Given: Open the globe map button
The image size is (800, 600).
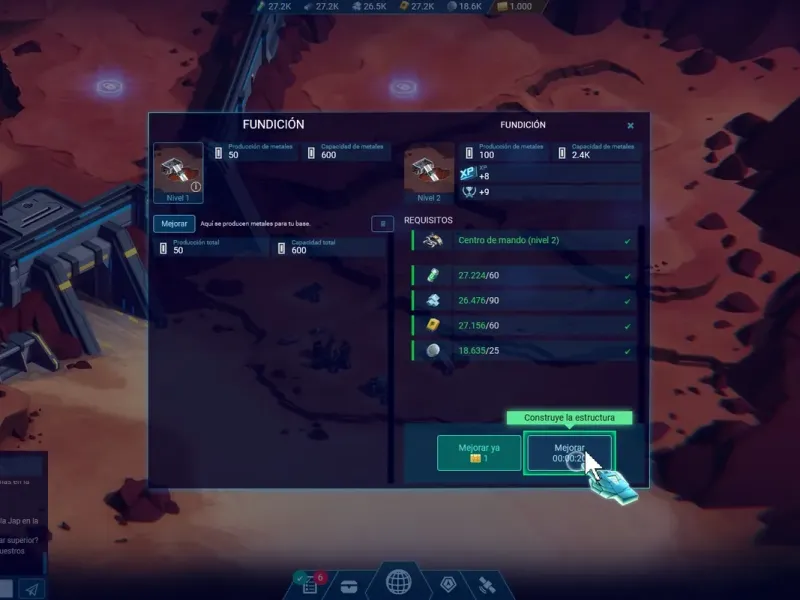Looking at the screenshot, I should [400, 582].
